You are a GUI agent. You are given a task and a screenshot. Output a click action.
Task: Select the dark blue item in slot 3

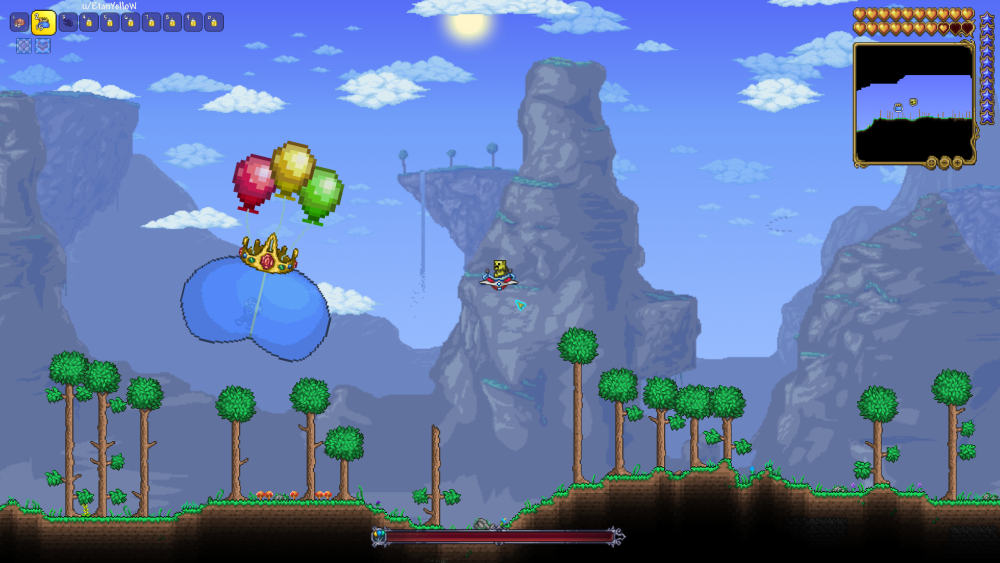tap(68, 22)
